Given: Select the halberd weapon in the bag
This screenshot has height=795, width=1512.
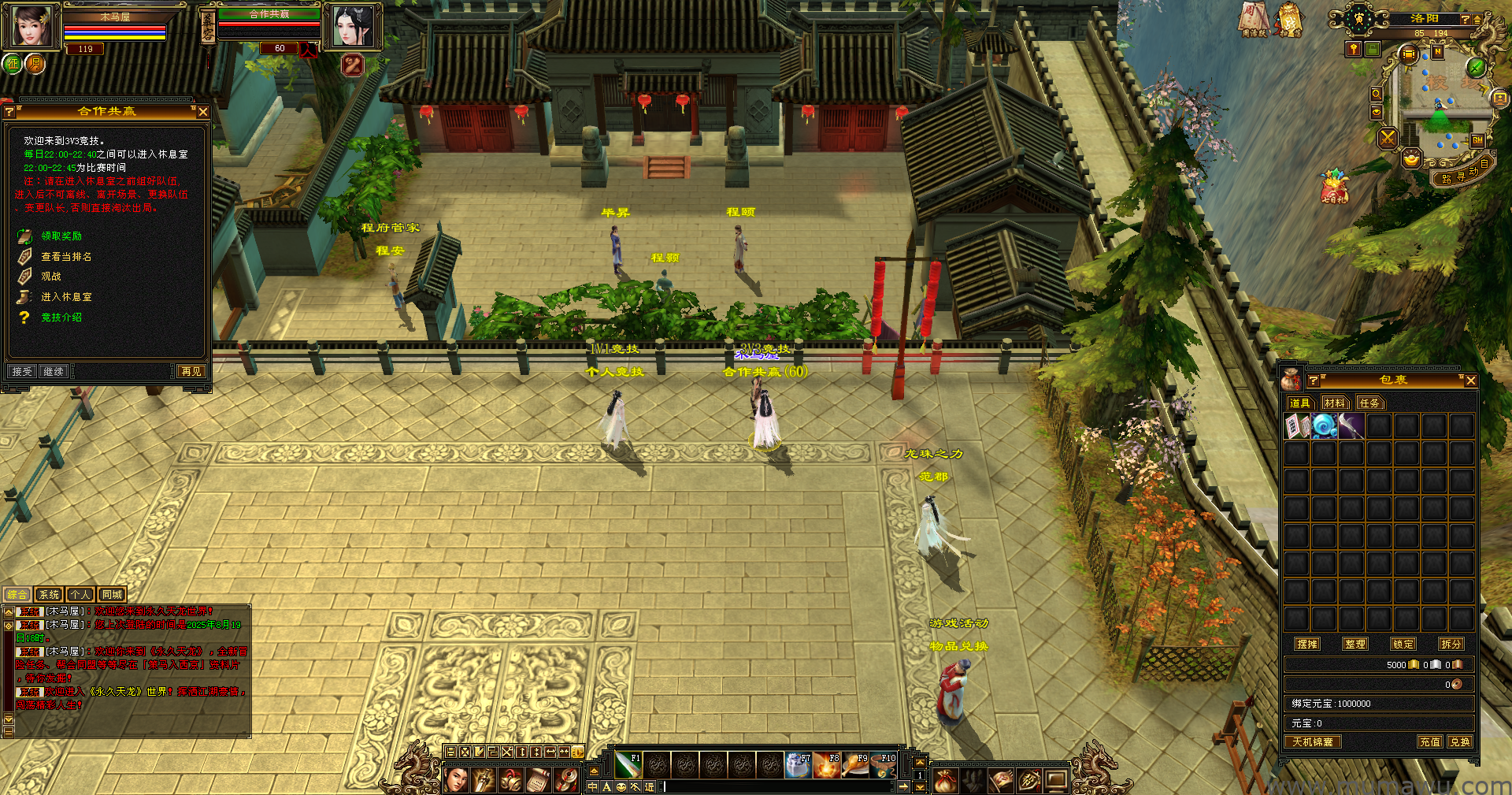Looking at the screenshot, I should [1351, 426].
